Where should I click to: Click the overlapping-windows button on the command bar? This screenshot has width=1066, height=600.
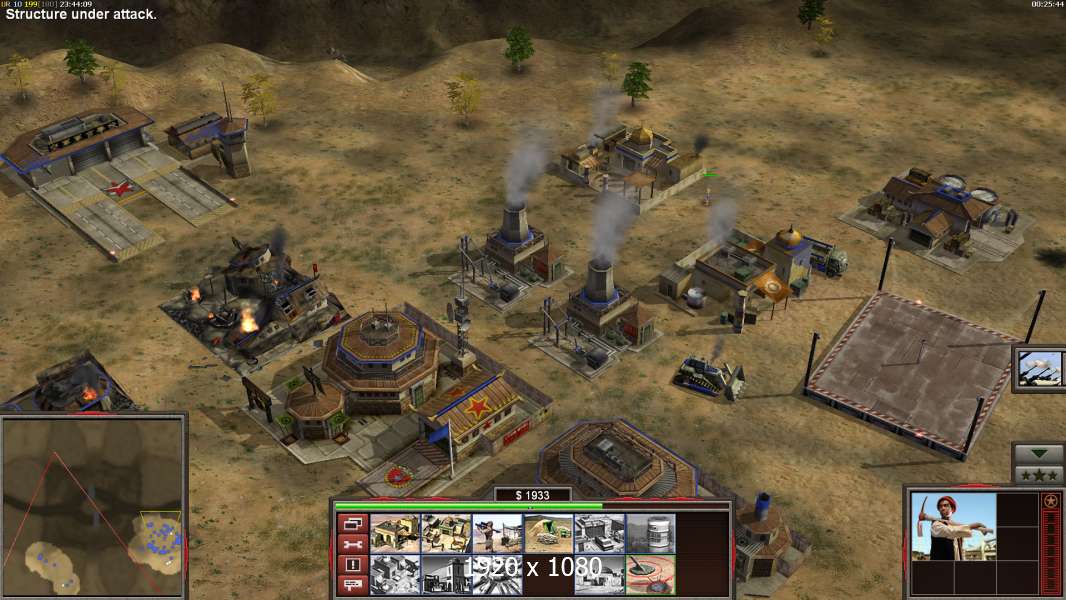[x=352, y=523]
